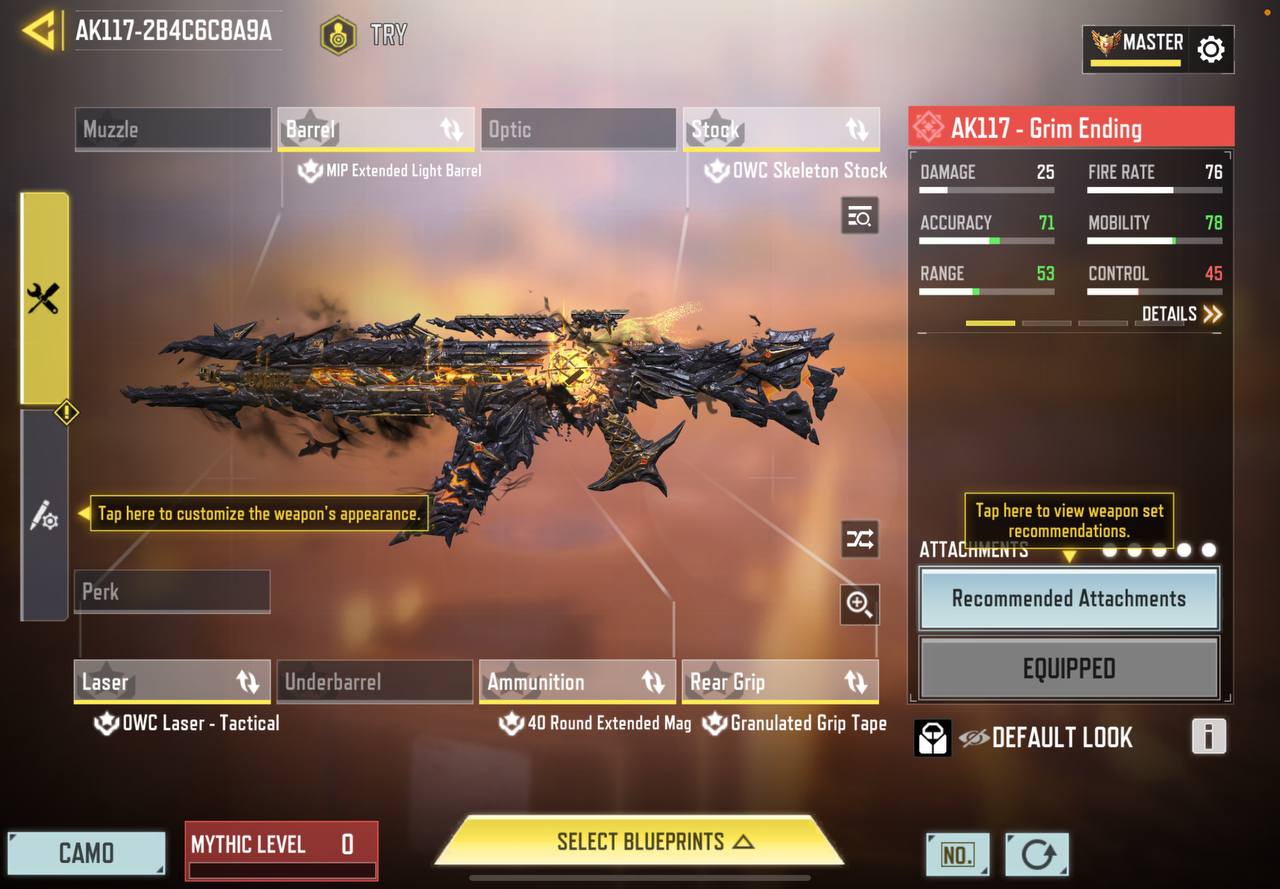Go back using the yellow arrow
1280x889 pixels.
38,31
